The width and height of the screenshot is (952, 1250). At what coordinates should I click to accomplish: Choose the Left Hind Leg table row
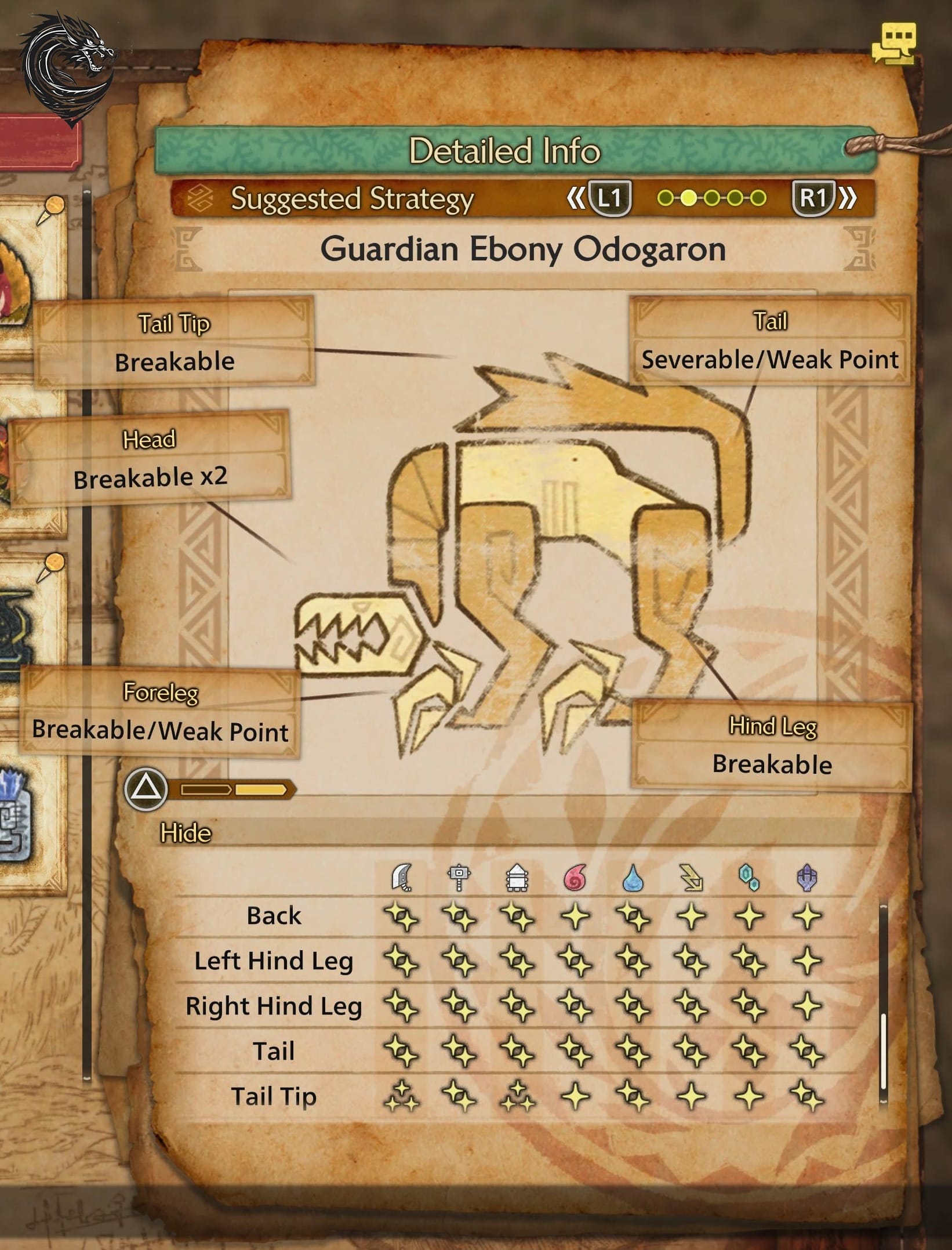(274, 961)
